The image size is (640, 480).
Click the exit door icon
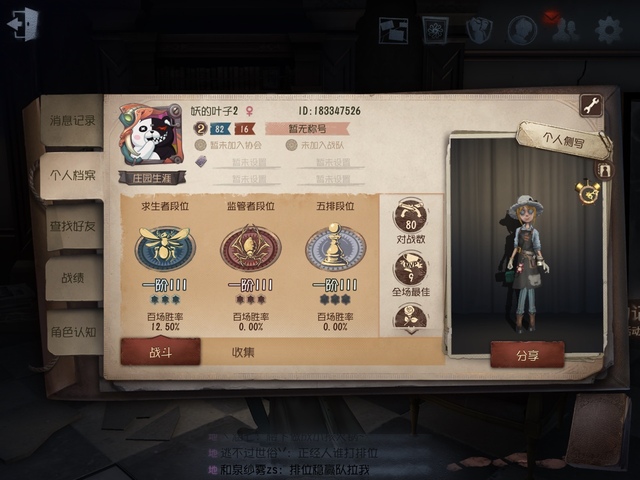22,24
